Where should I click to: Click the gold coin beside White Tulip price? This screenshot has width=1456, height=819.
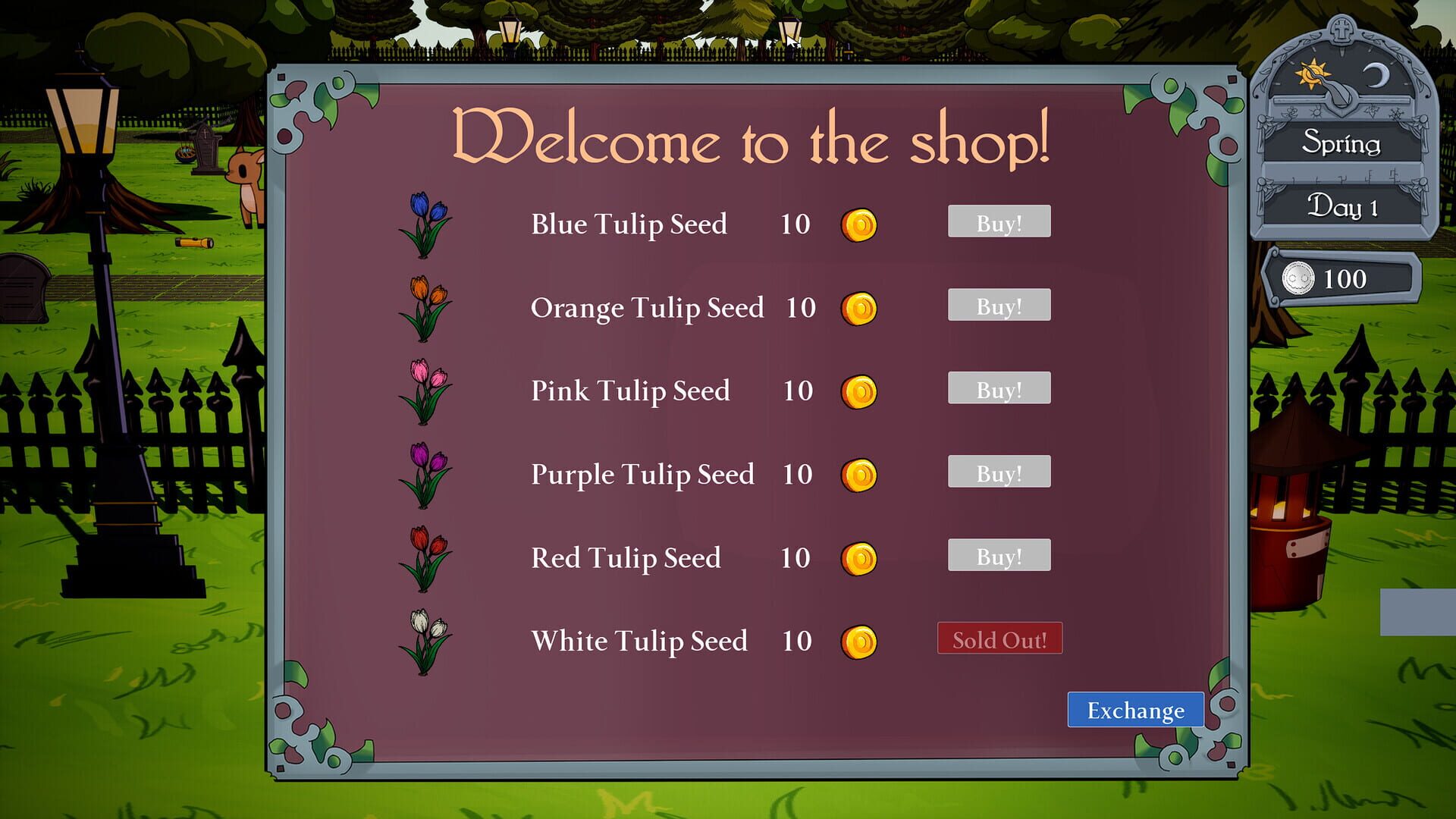pos(859,641)
